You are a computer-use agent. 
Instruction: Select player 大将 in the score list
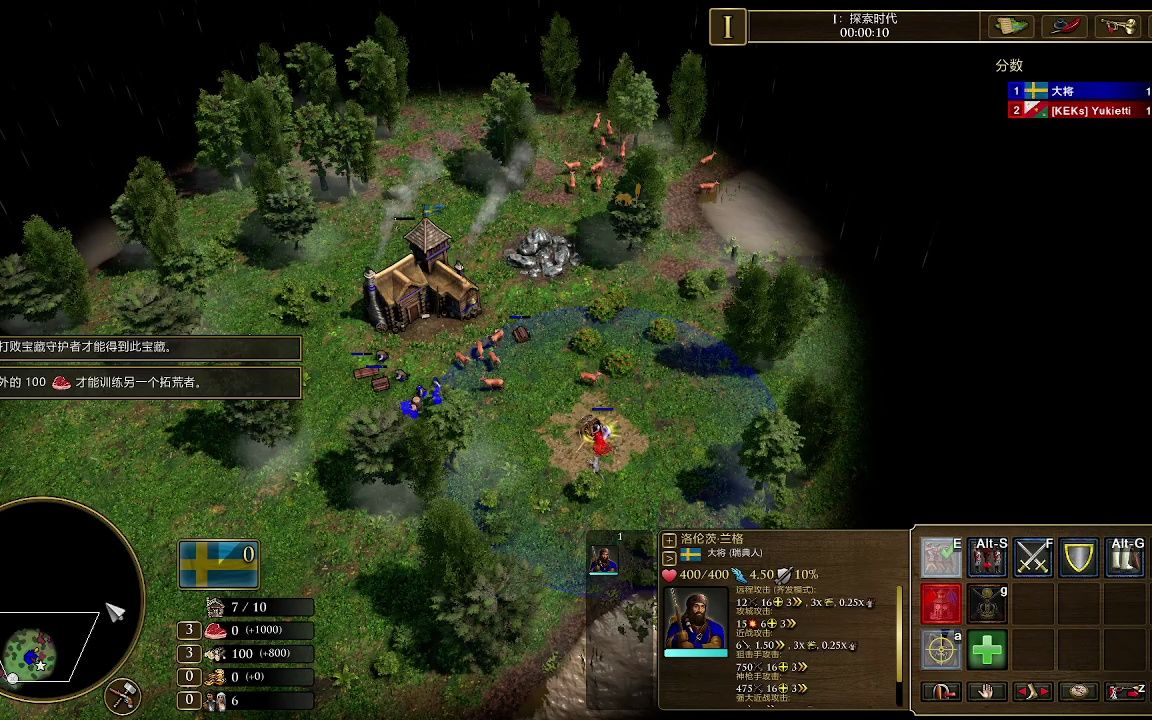click(x=1079, y=91)
